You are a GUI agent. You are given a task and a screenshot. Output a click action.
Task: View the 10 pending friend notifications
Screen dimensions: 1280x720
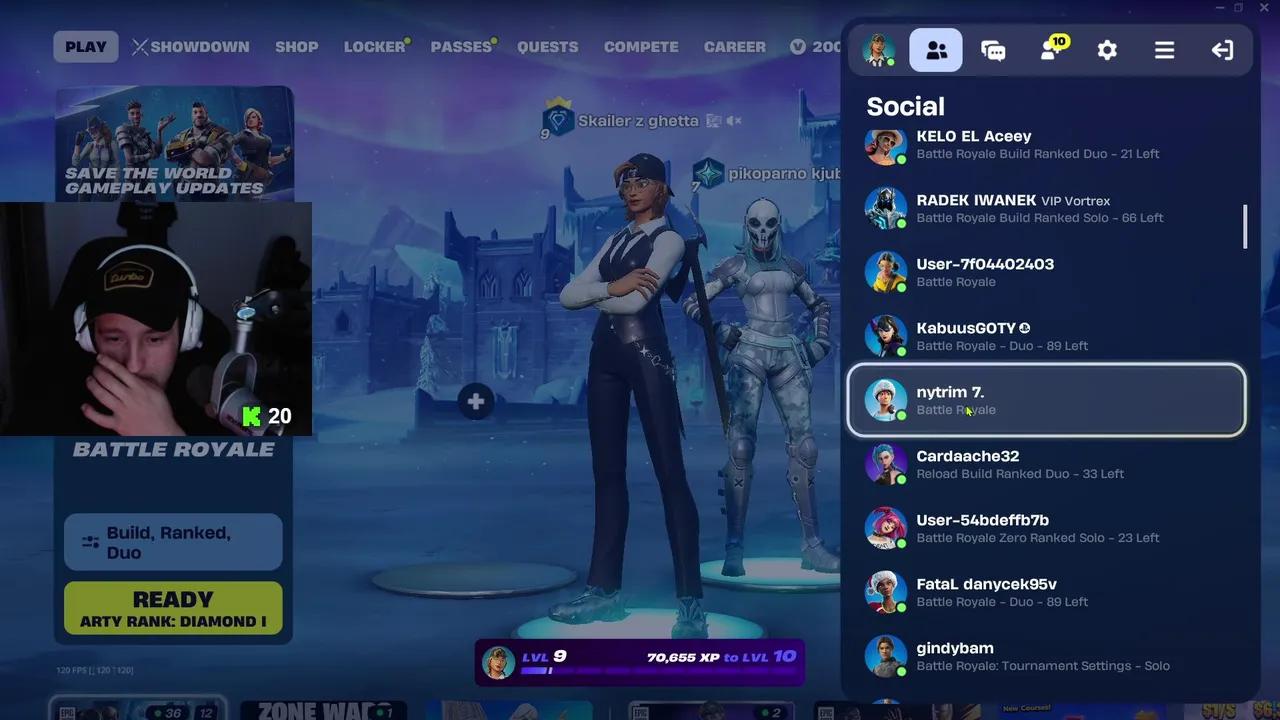point(1048,49)
